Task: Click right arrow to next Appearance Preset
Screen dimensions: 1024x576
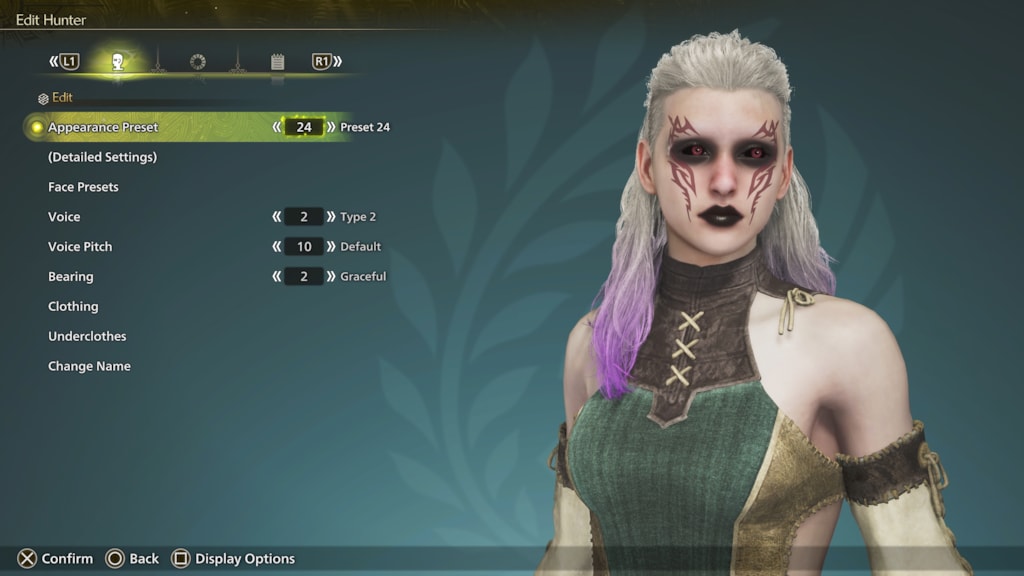Action: coord(331,127)
